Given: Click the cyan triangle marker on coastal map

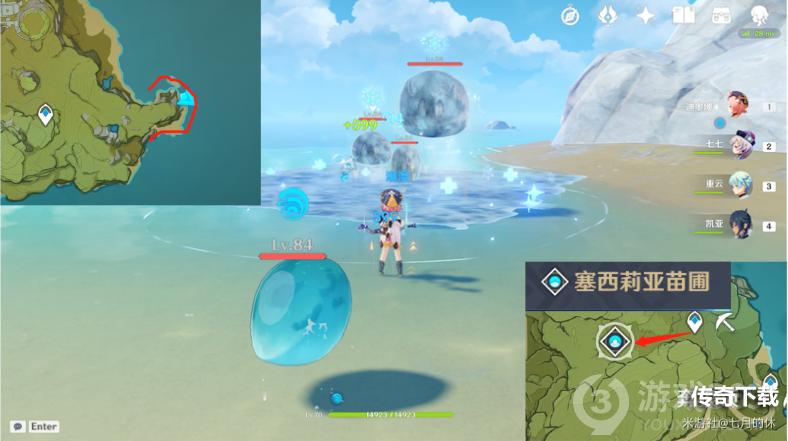Looking at the screenshot, I should [185, 97].
